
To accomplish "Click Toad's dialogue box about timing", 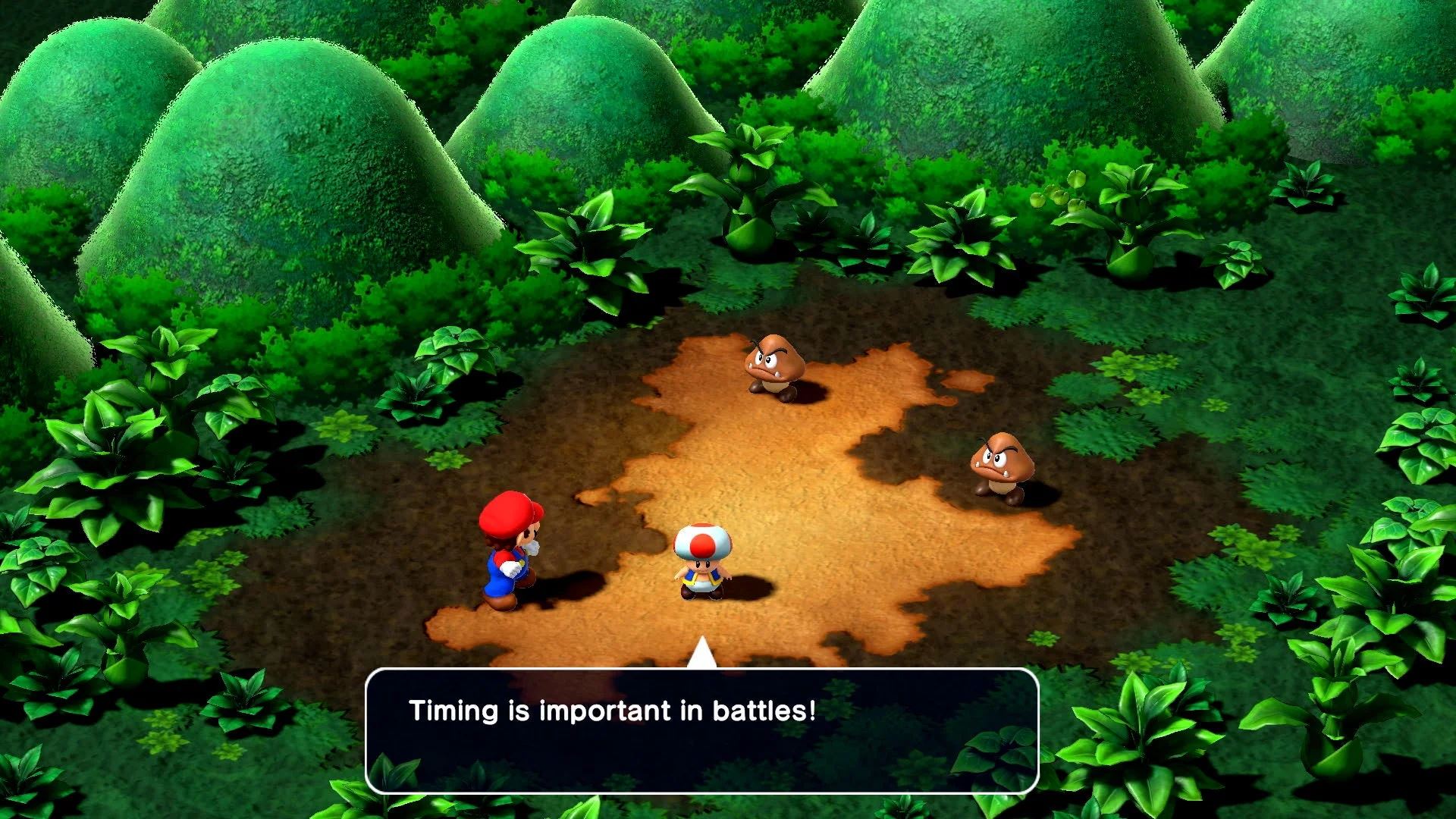I will [701, 730].
